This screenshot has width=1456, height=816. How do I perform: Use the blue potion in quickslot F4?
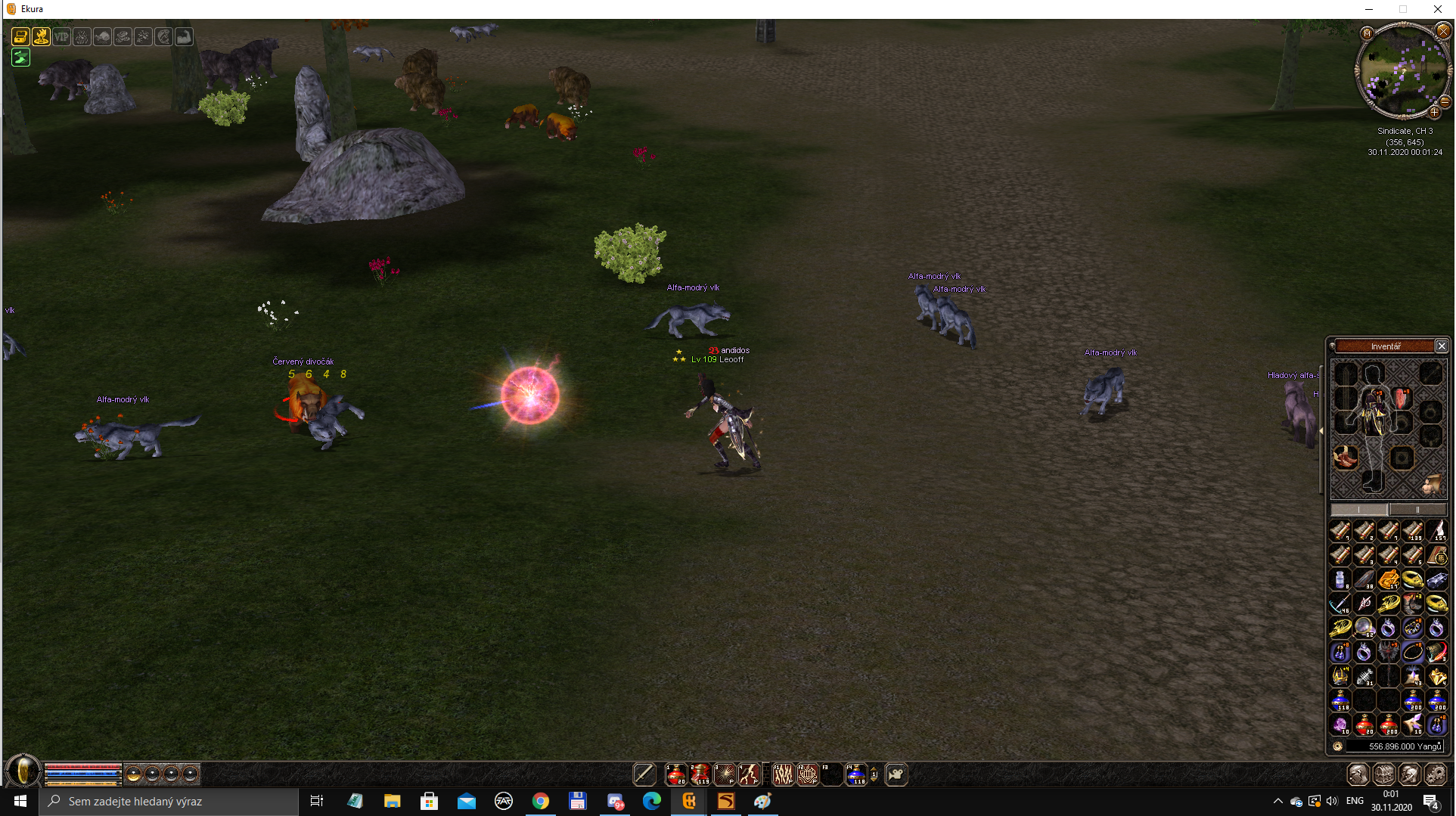click(855, 774)
